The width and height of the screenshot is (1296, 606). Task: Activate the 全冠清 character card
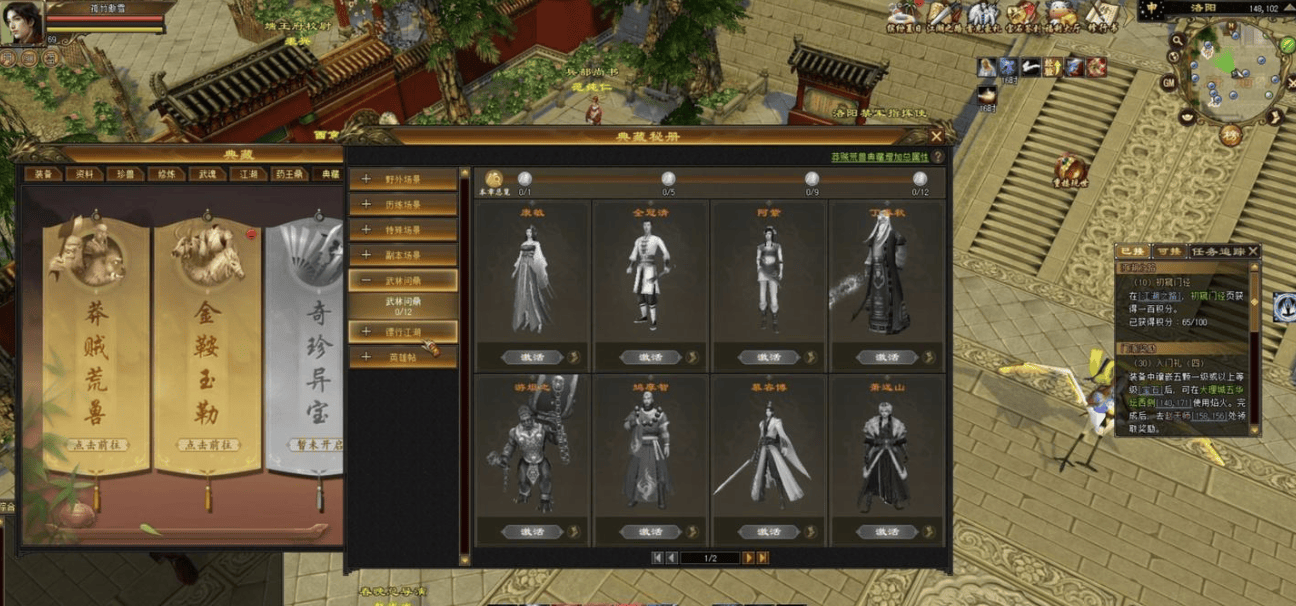coord(649,357)
